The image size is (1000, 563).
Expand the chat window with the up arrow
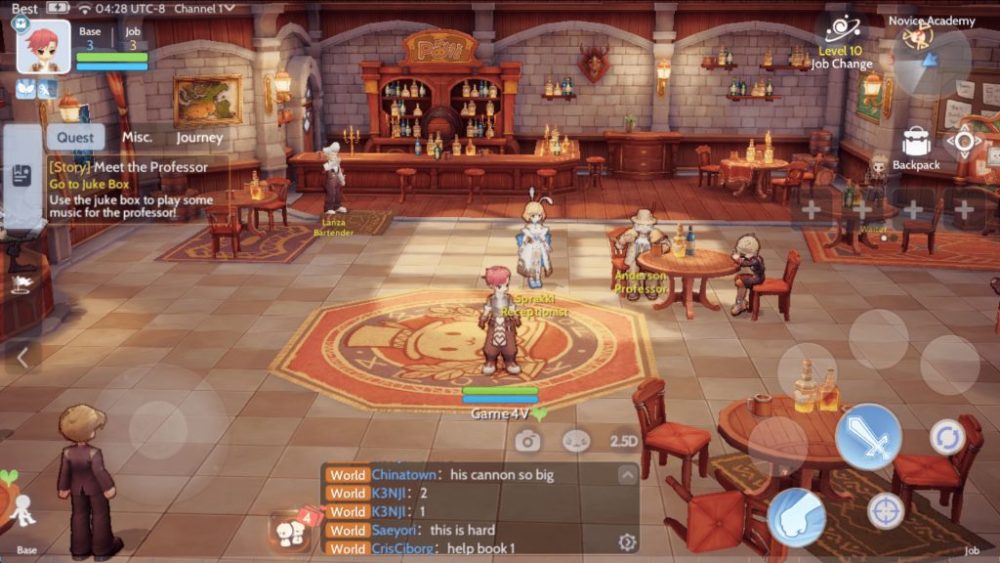(x=627, y=474)
